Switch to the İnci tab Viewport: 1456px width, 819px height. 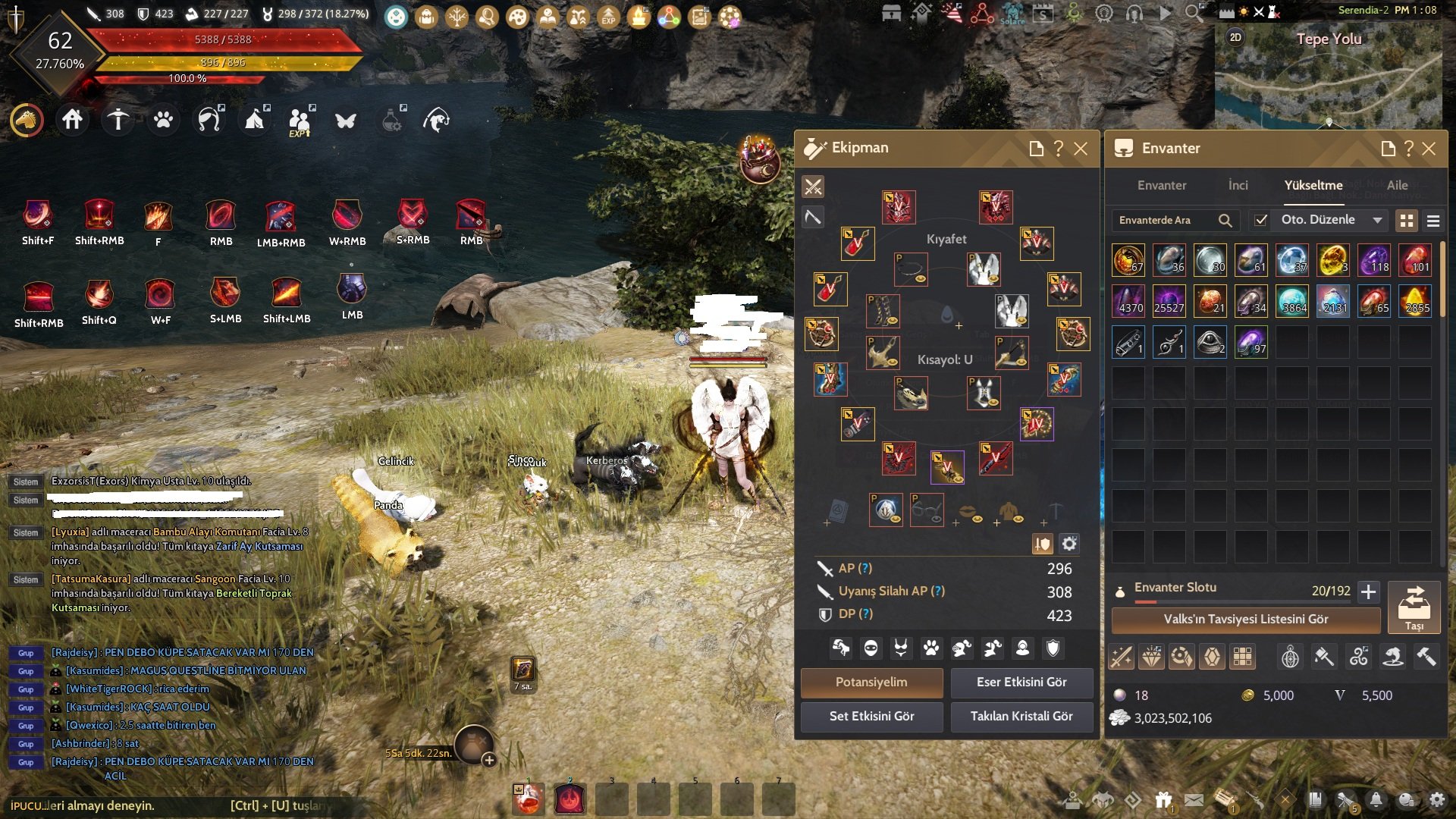[1238, 185]
